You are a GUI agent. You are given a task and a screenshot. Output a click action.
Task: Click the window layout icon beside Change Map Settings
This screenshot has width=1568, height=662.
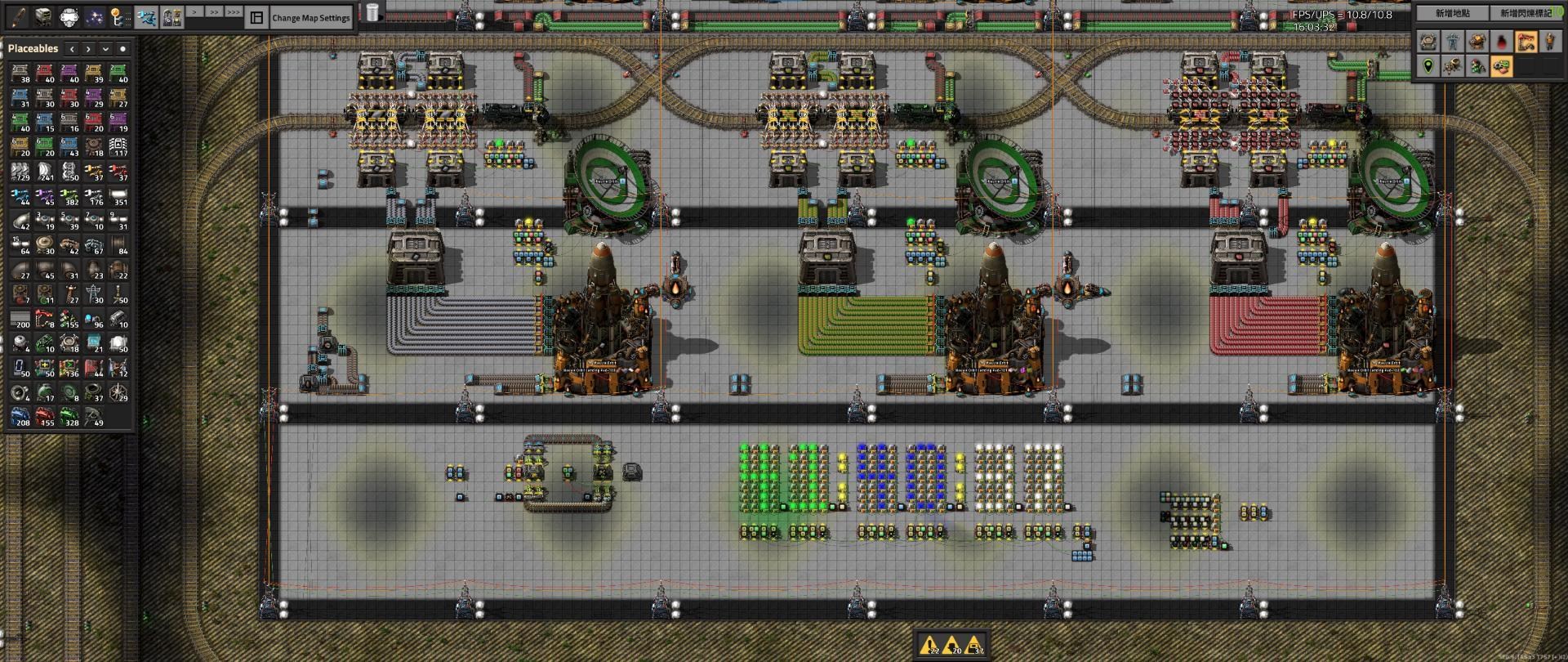tap(256, 17)
